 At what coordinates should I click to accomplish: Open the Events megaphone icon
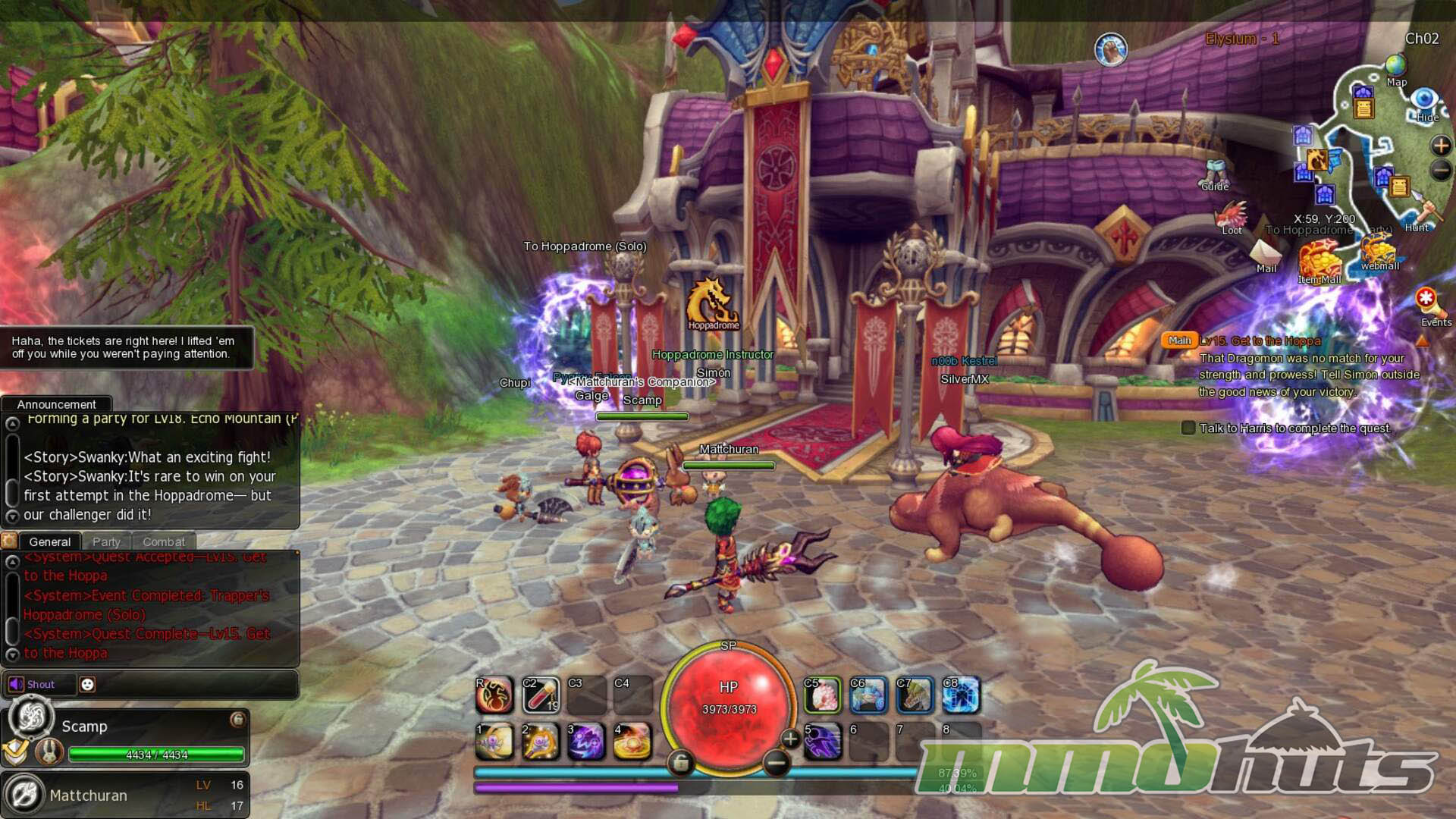tap(1429, 303)
